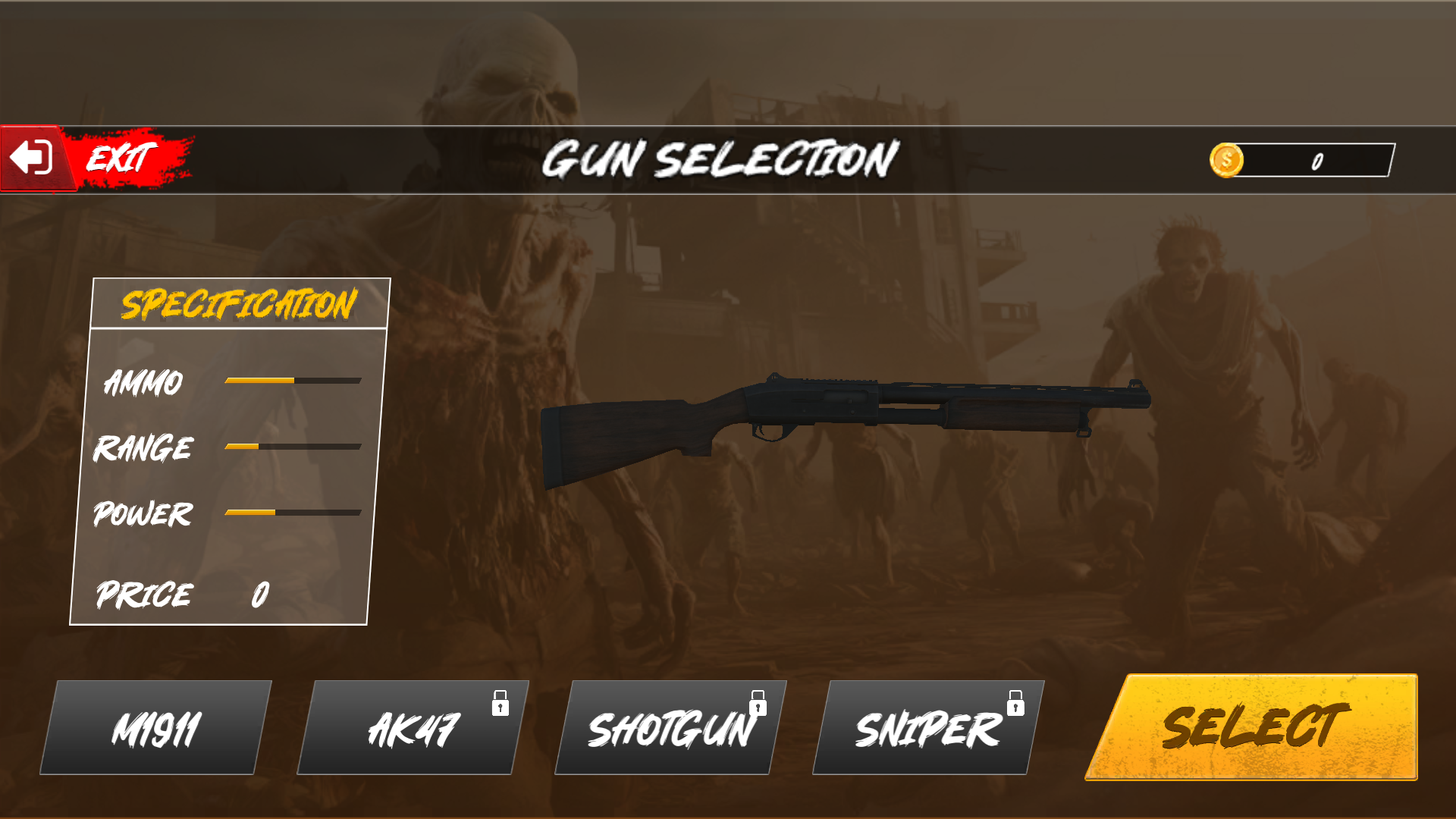This screenshot has height=819, width=1456.
Task: Click the AMMO progress bar
Action: [292, 381]
